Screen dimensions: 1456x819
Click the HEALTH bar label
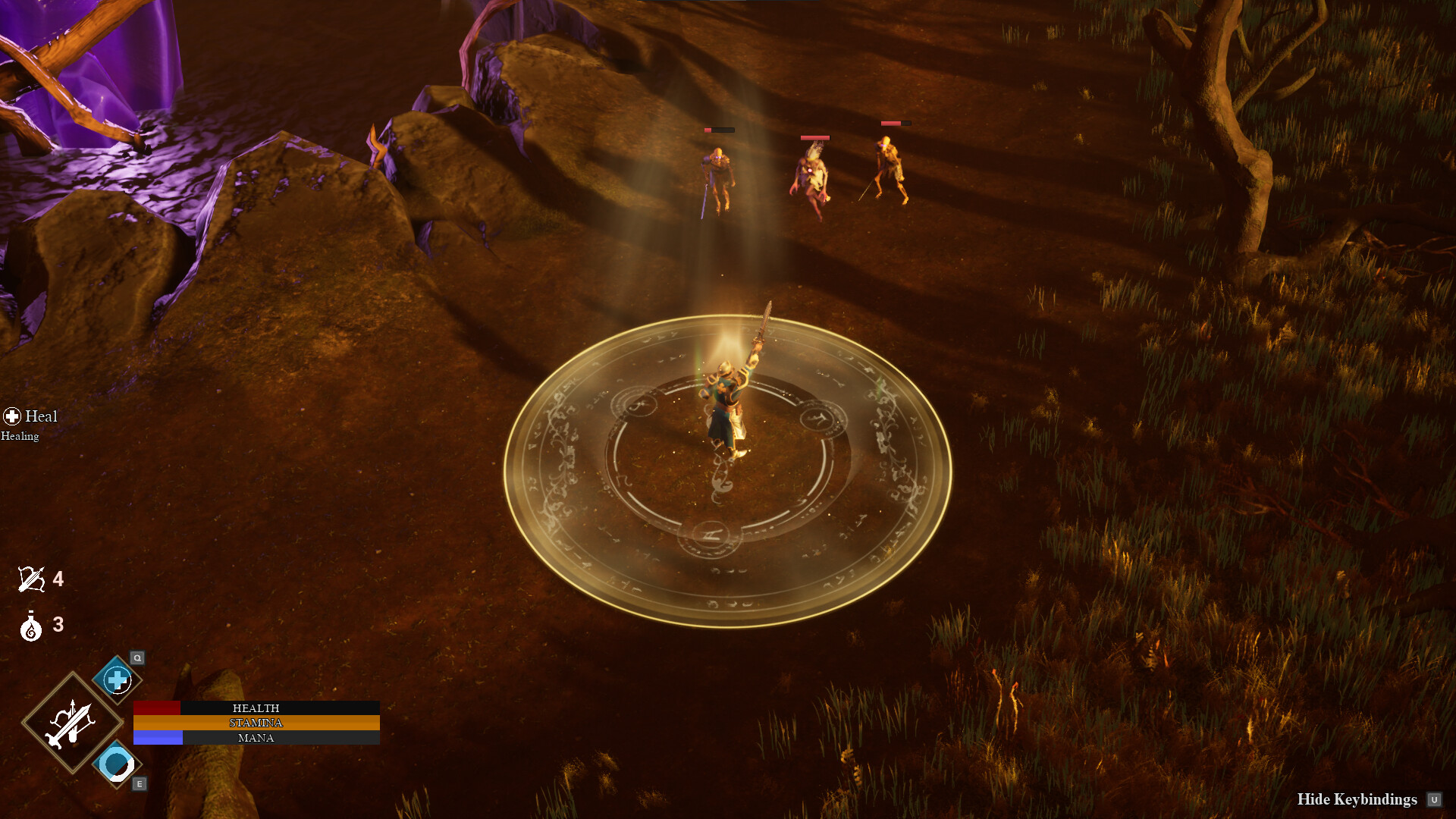(x=256, y=708)
